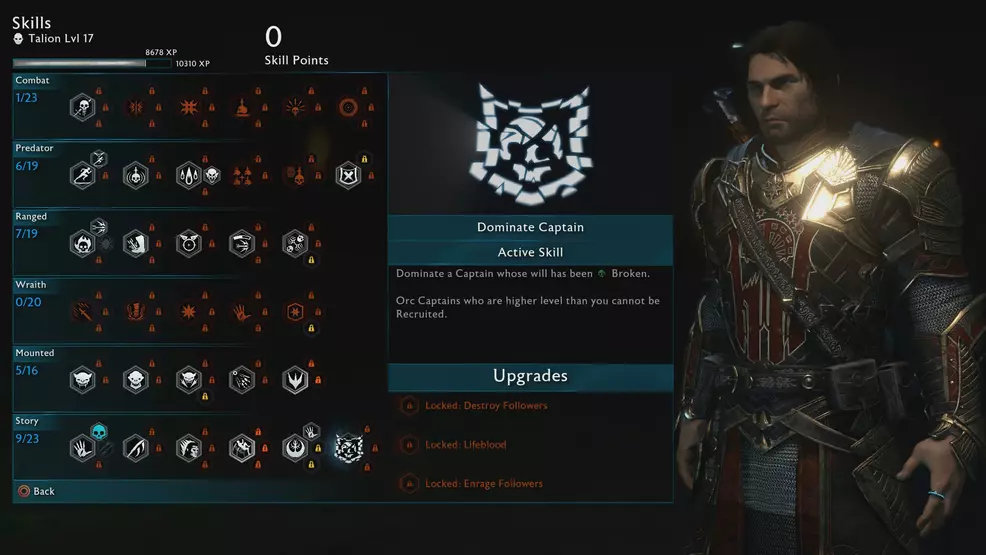The height and width of the screenshot is (555, 986).
Task: Choose the skull Combat skill
Action: point(82,107)
